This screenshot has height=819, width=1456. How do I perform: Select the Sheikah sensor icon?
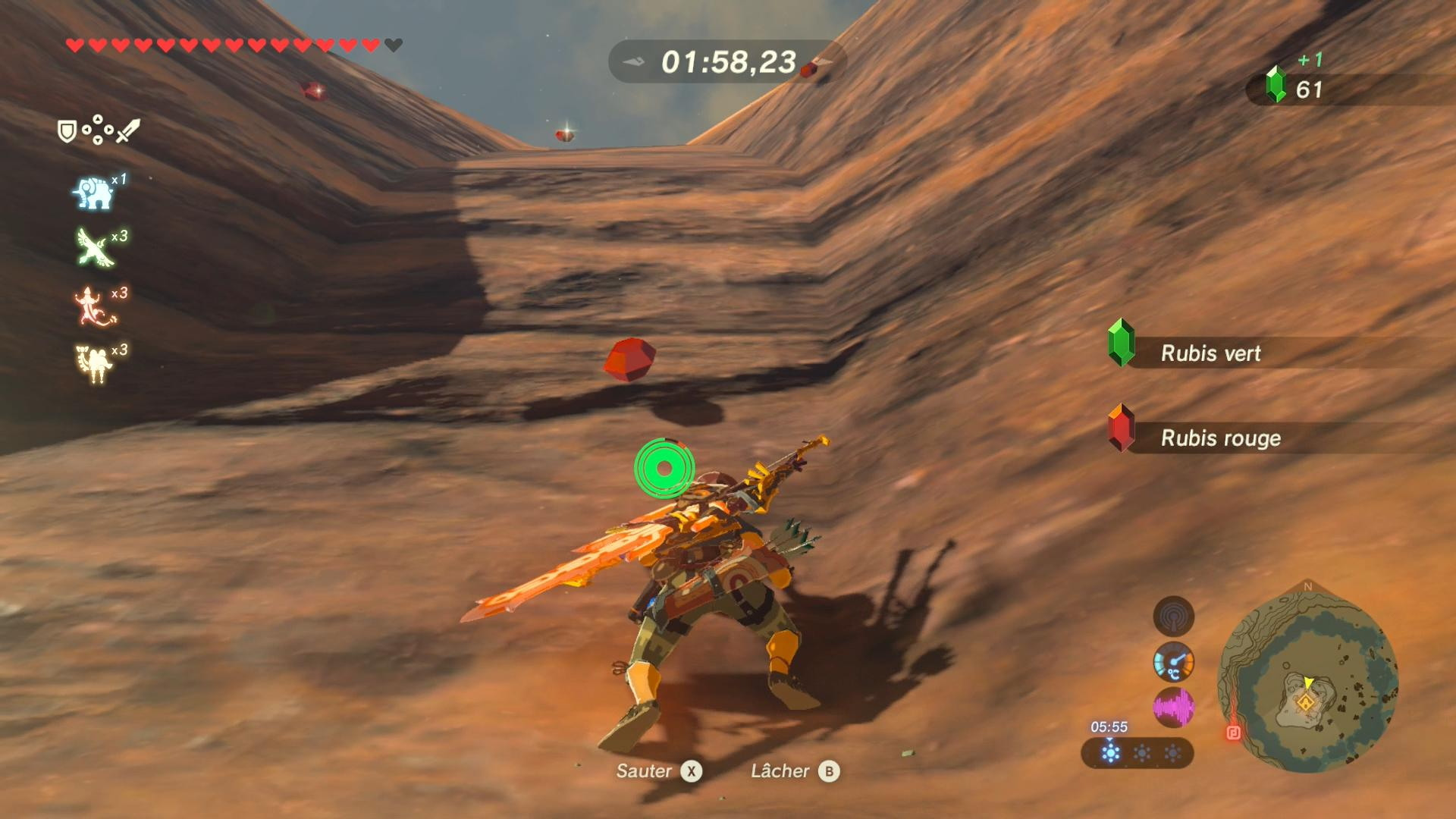pos(1173,616)
